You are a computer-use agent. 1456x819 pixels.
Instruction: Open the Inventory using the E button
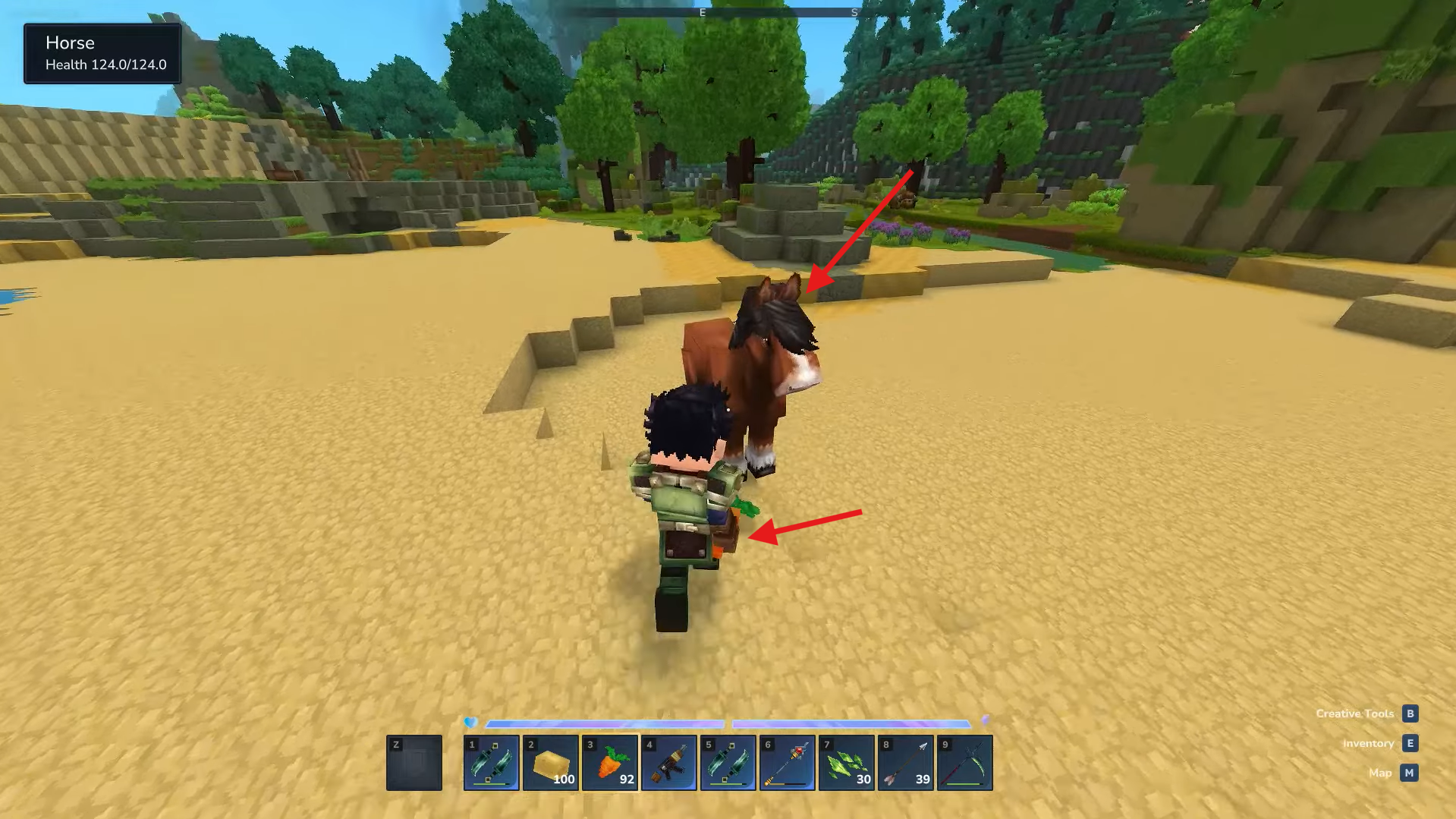click(1410, 743)
